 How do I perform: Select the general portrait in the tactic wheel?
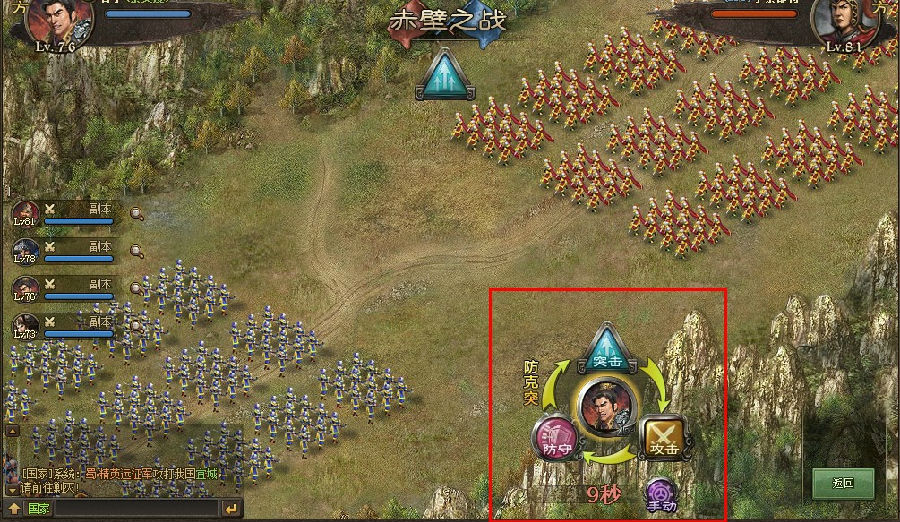pyautogui.click(x=606, y=407)
